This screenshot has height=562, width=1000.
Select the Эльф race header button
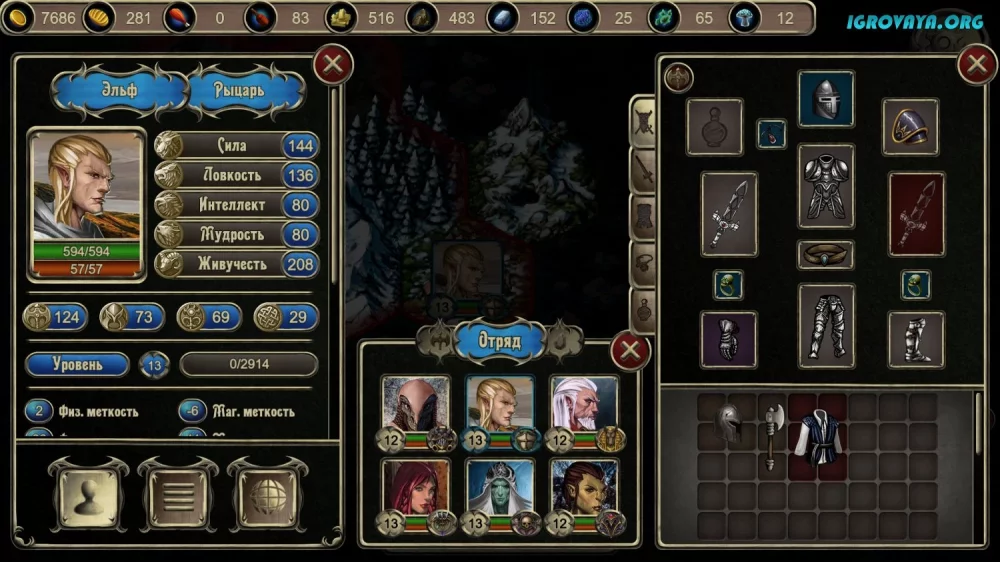tap(121, 91)
